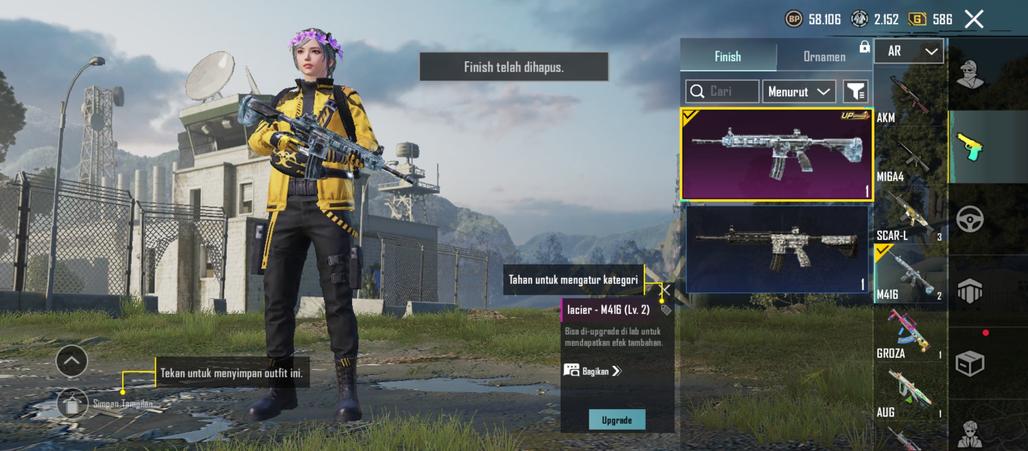The width and height of the screenshot is (1028, 451).
Task: Choose the second M416 finish with camo
Action: click(x=777, y=248)
